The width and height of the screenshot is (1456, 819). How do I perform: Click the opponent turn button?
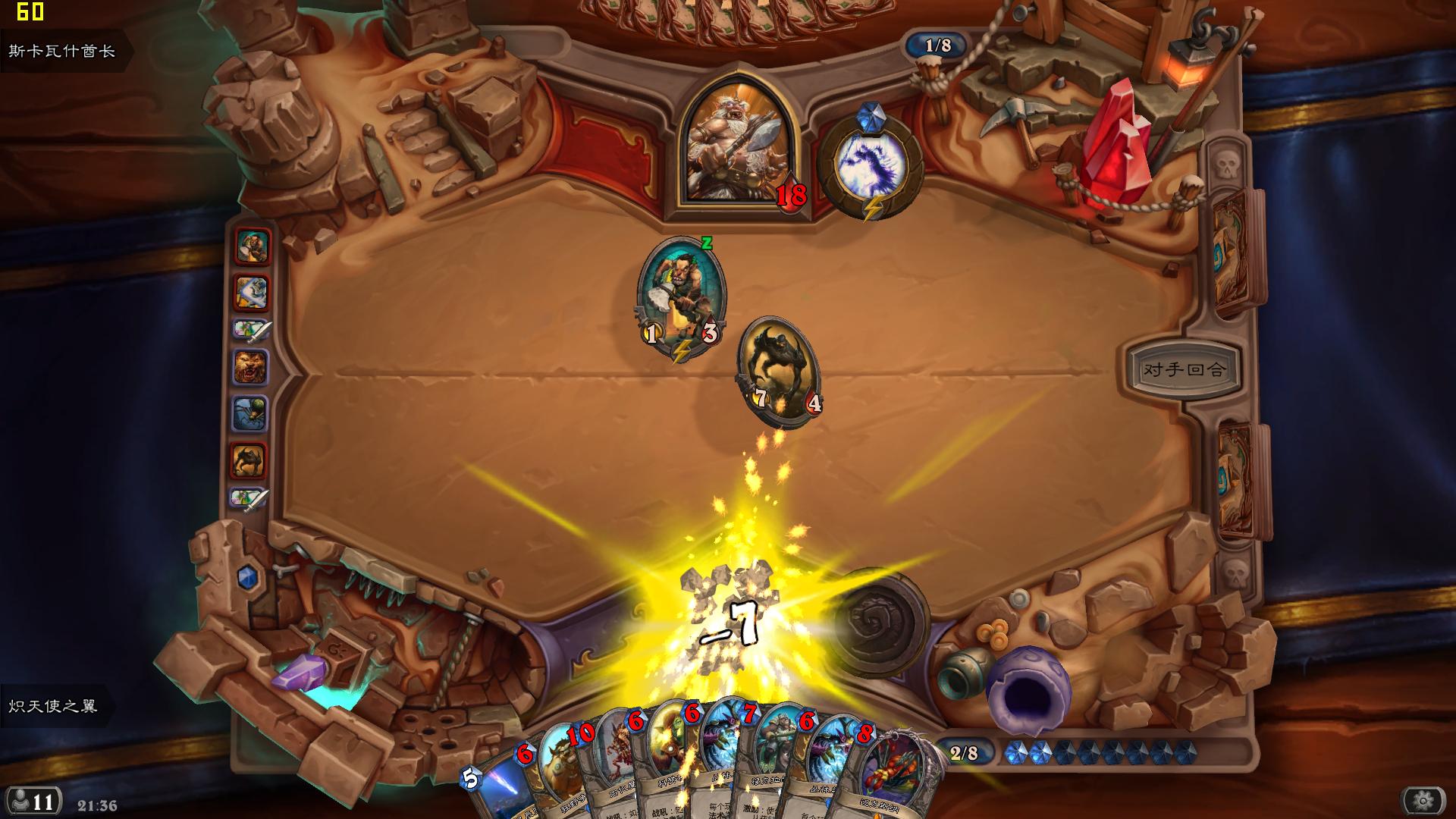[x=1183, y=370]
